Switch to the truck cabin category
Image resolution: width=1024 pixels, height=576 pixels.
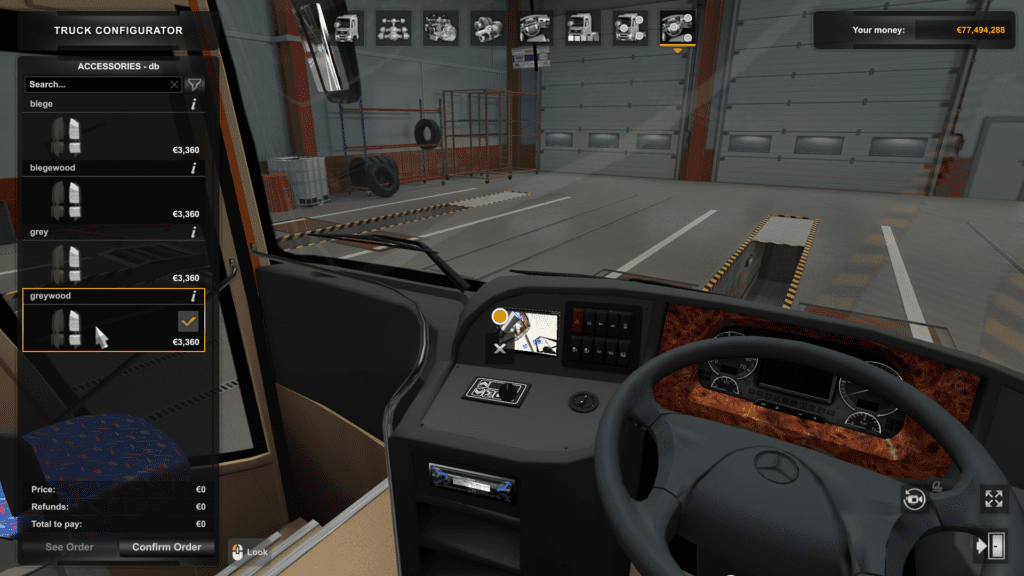click(346, 27)
